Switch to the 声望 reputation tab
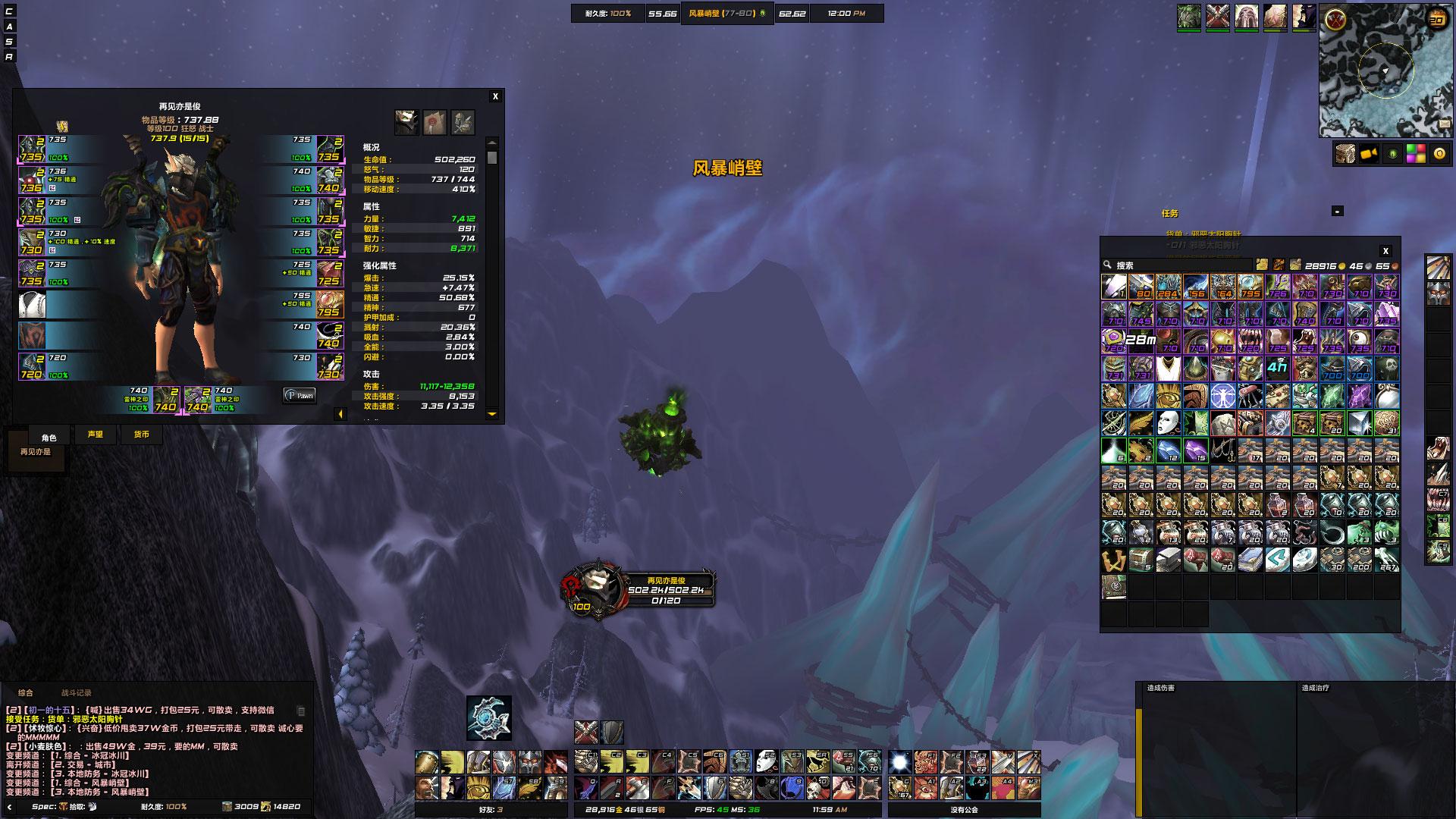This screenshot has width=1456, height=819. [95, 435]
